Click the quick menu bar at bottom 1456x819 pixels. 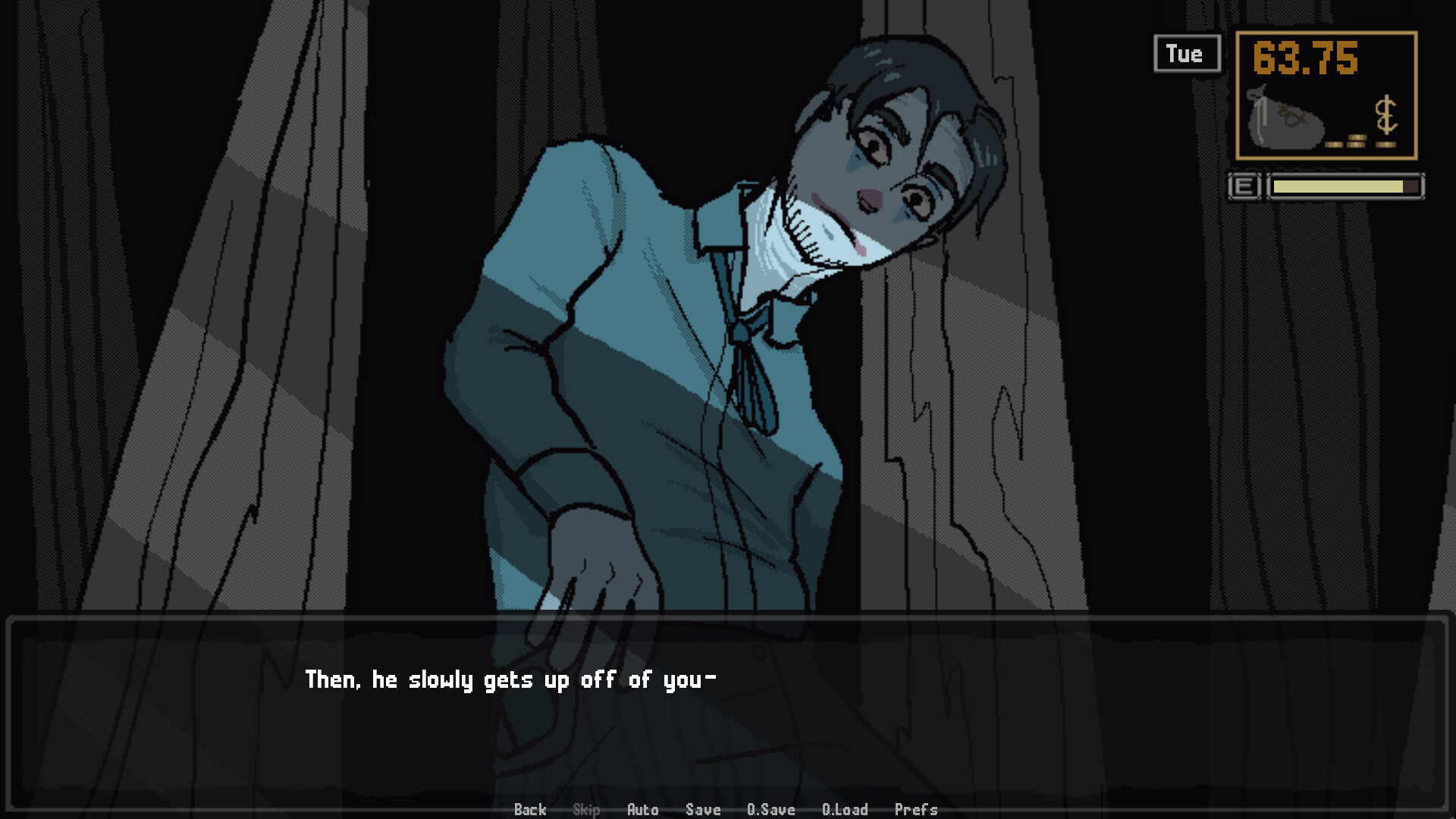[724, 810]
